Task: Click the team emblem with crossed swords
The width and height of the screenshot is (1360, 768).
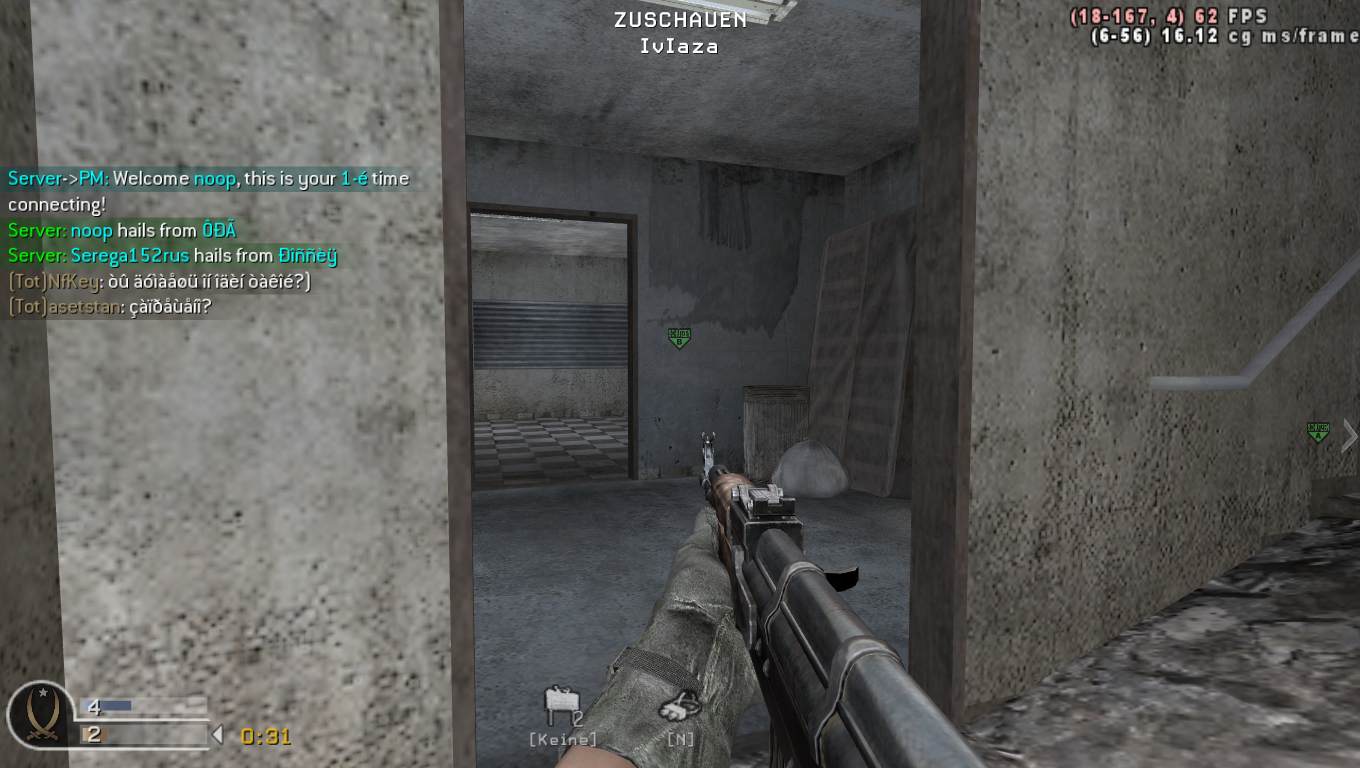Action: point(42,718)
